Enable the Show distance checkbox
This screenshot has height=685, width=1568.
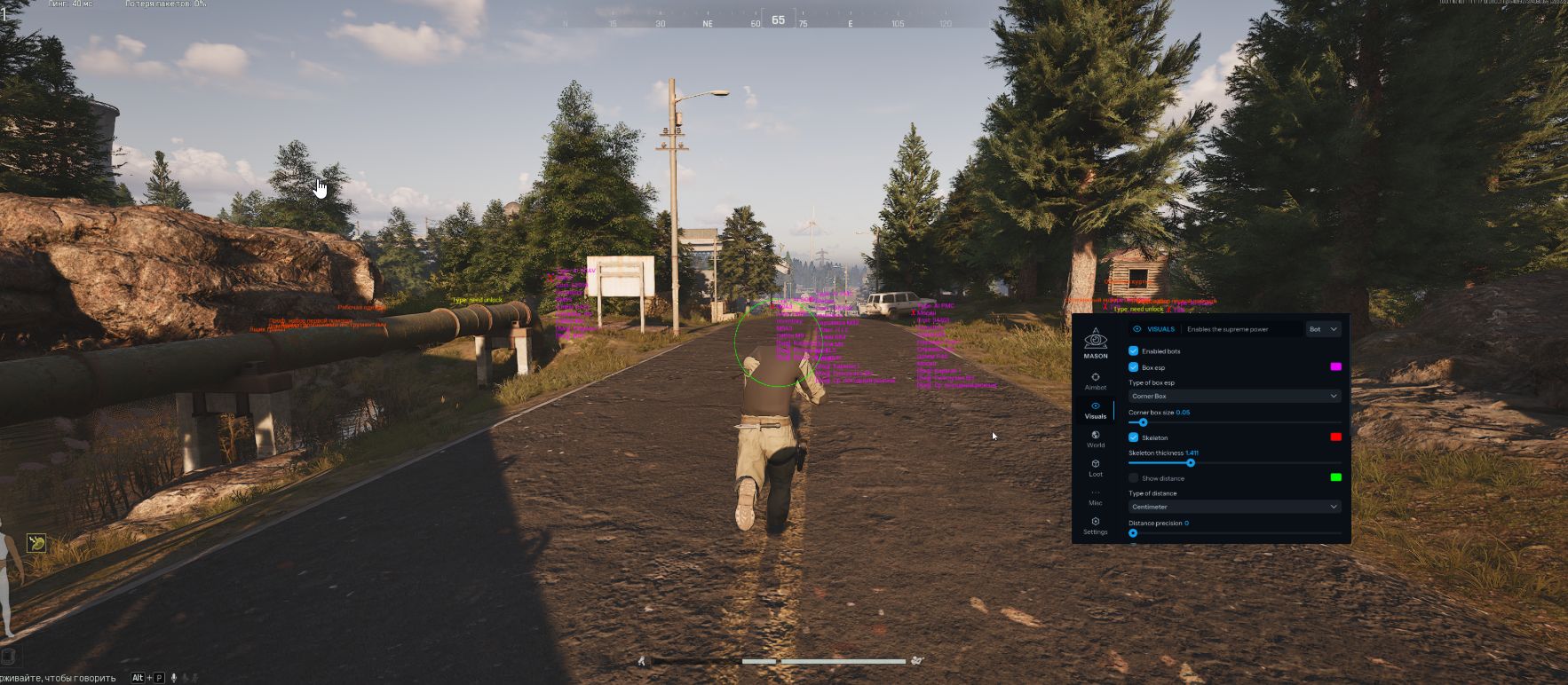coord(1134,478)
